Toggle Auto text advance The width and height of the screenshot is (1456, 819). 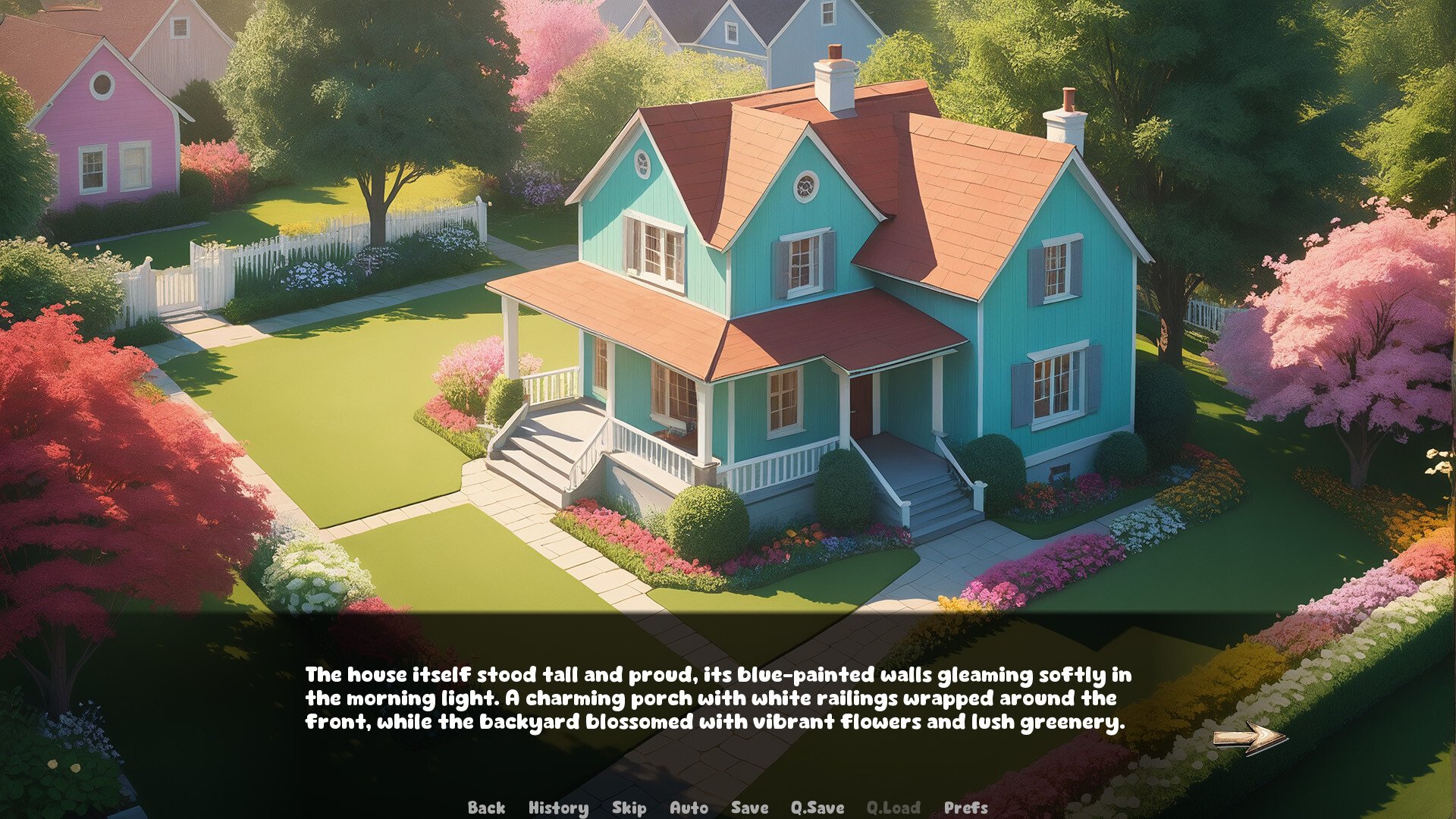(x=689, y=808)
